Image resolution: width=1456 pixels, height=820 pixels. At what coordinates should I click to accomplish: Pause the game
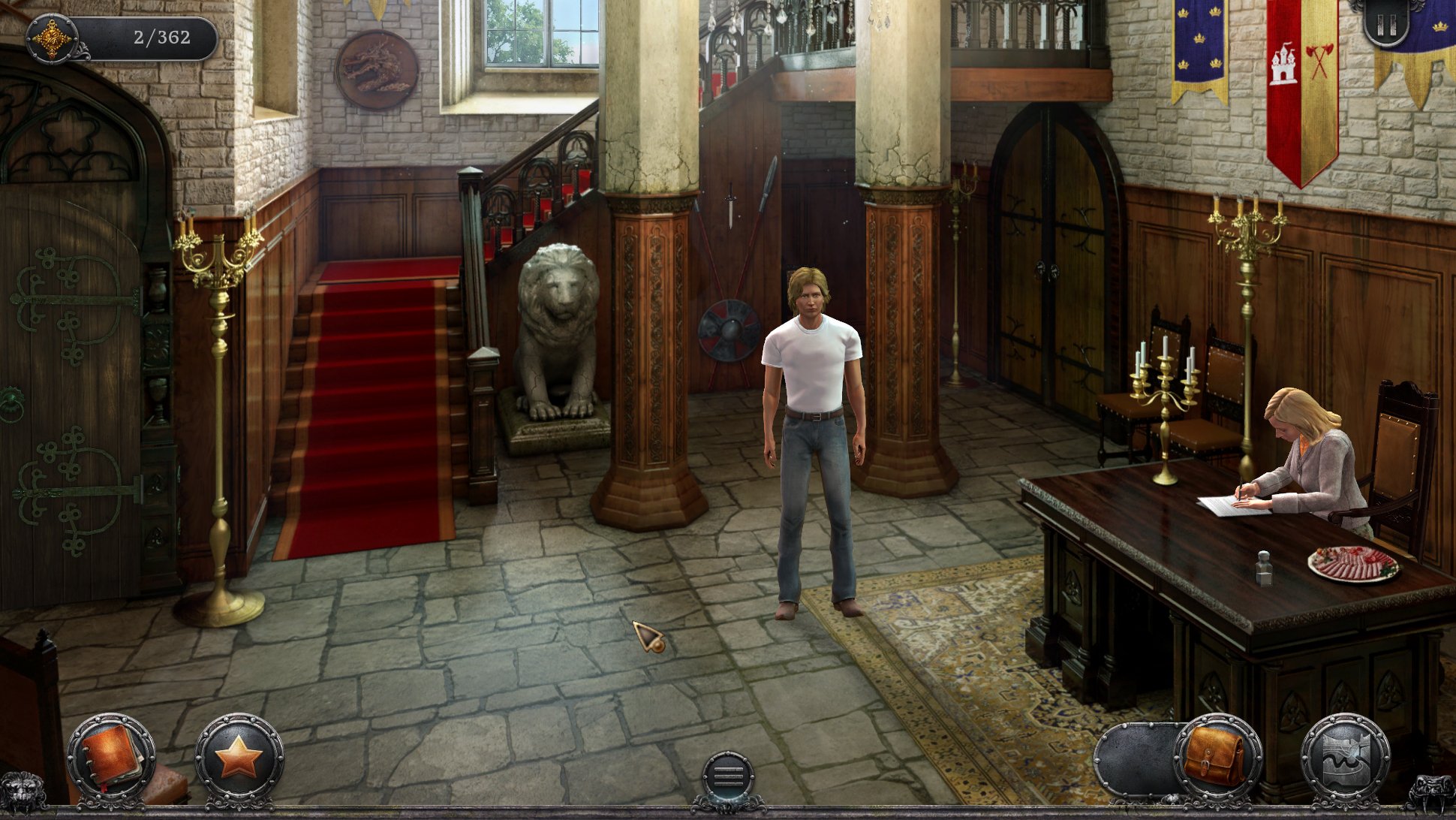[x=1385, y=26]
